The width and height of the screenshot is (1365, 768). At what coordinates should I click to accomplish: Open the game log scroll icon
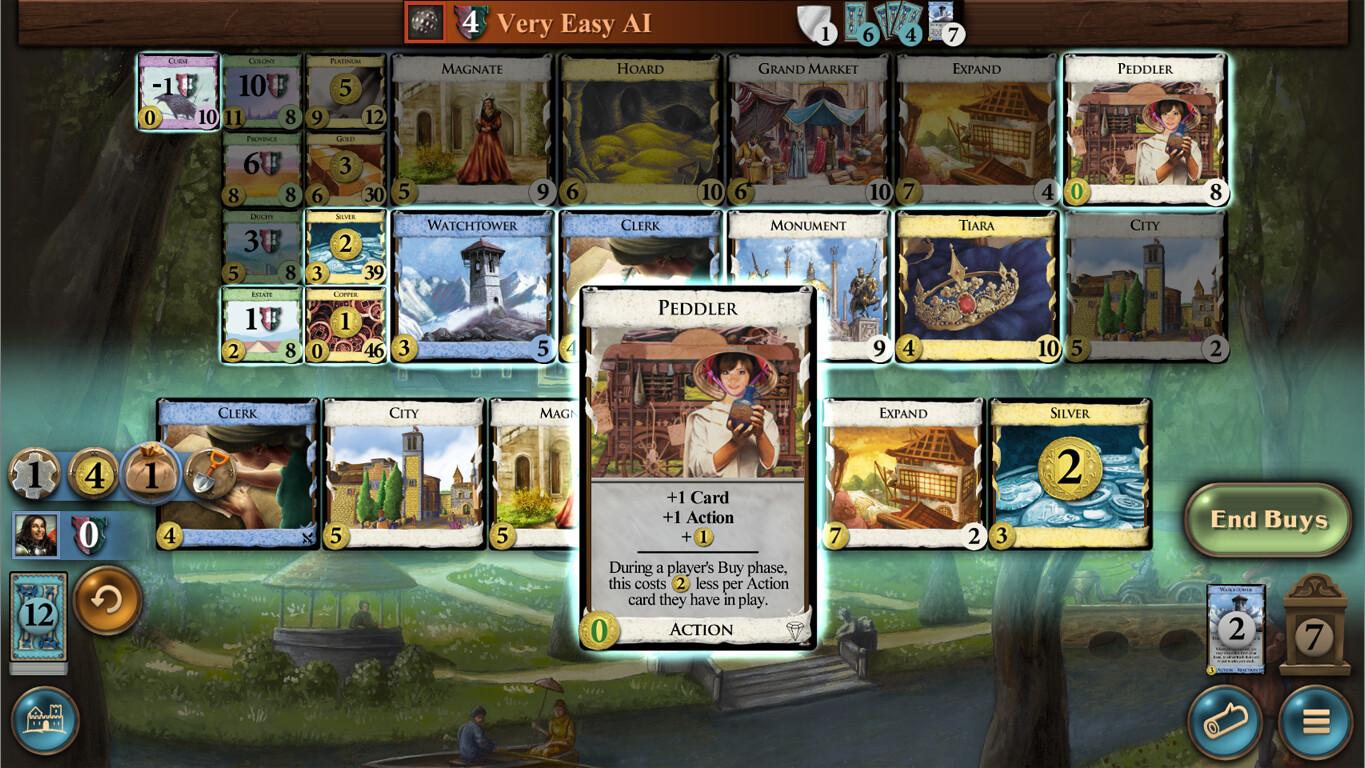[1226, 722]
